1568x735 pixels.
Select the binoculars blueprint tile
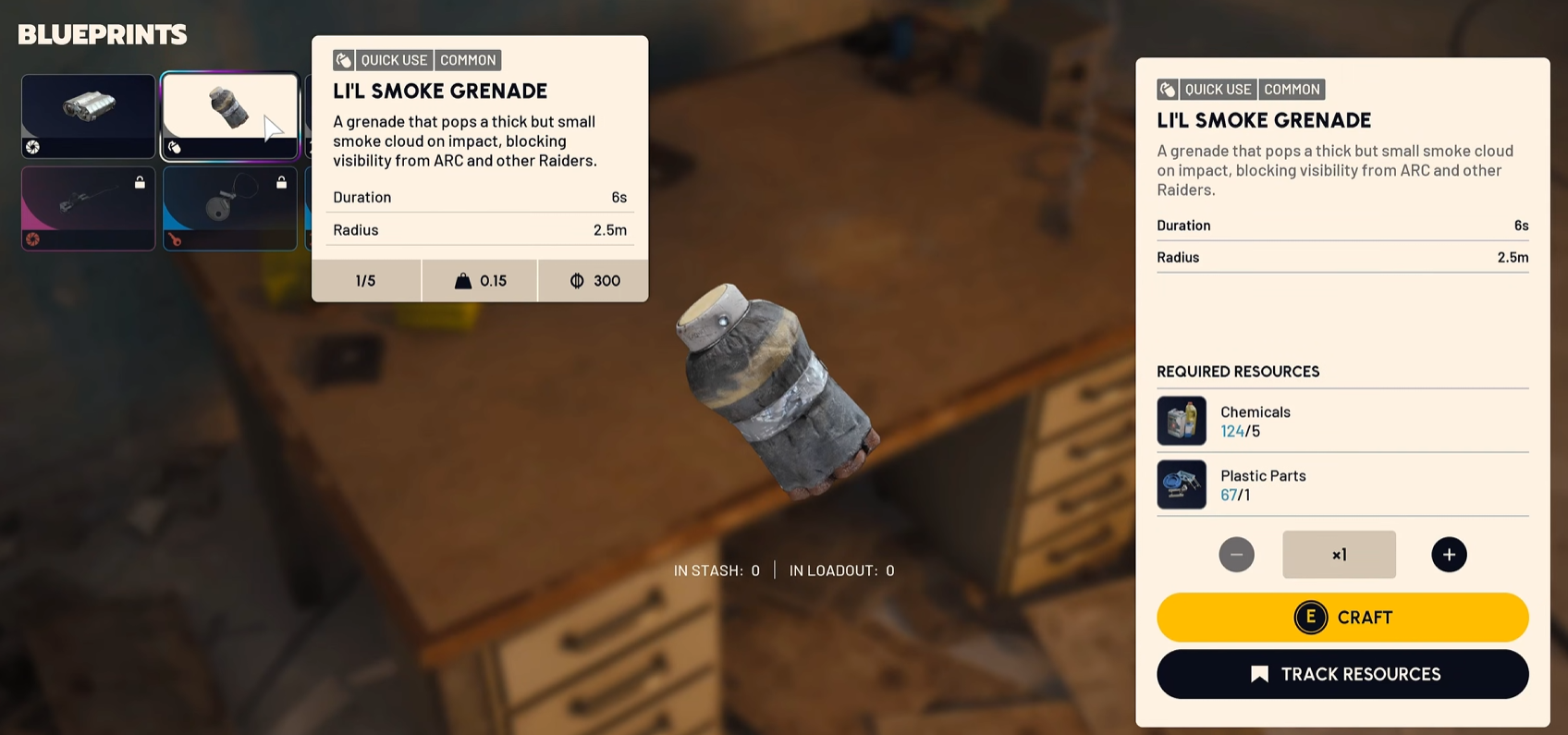click(89, 116)
